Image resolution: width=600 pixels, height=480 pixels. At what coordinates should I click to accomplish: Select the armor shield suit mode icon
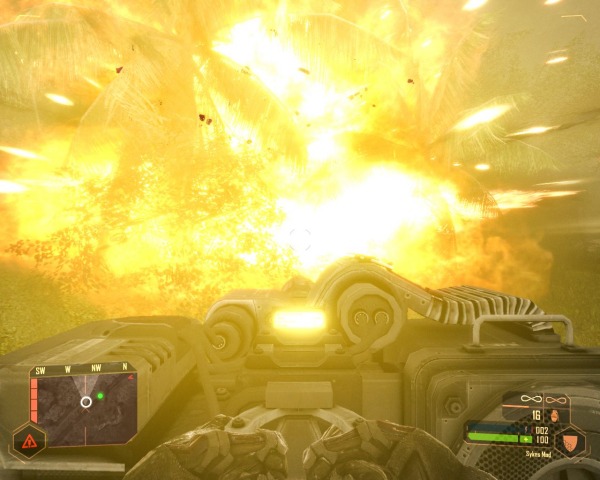pos(570,441)
